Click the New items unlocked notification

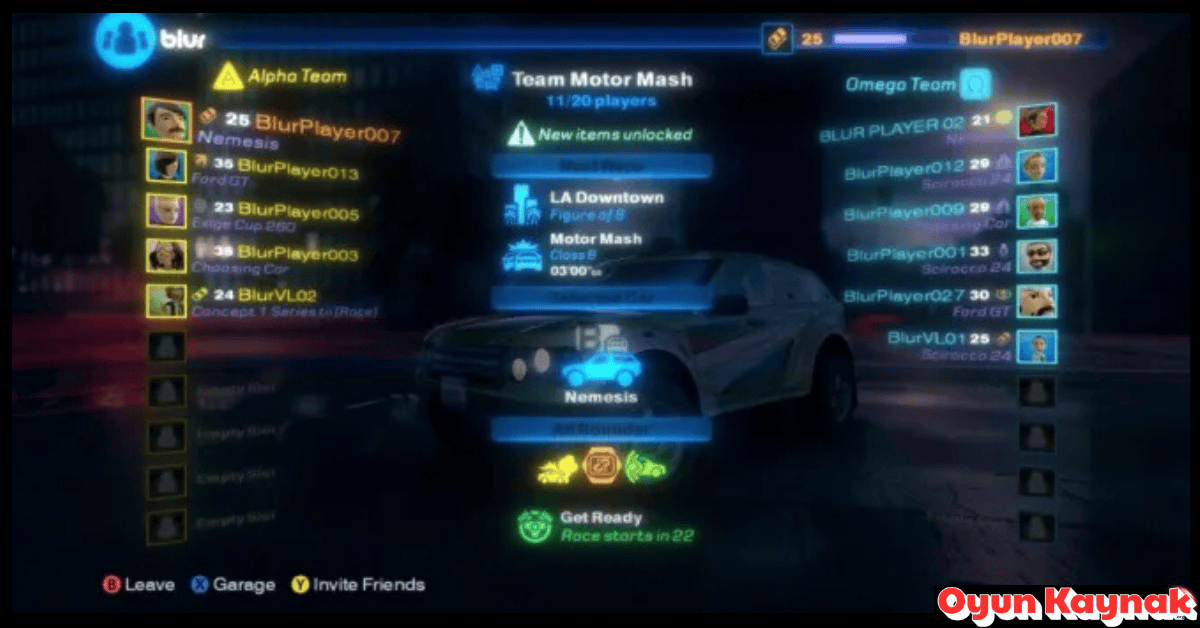click(614, 134)
